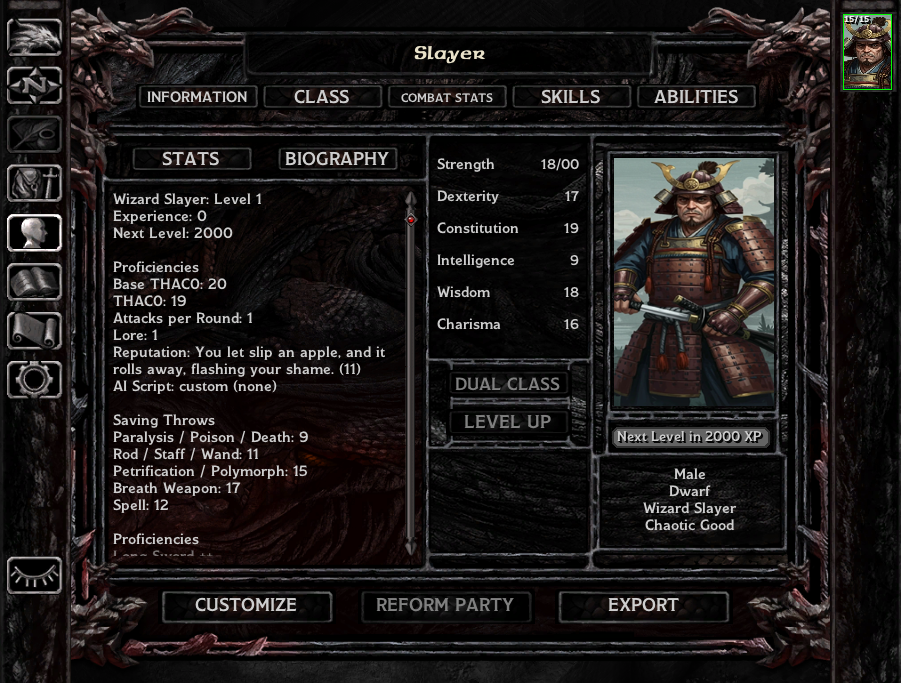Open the Customize character menu

coord(246,605)
